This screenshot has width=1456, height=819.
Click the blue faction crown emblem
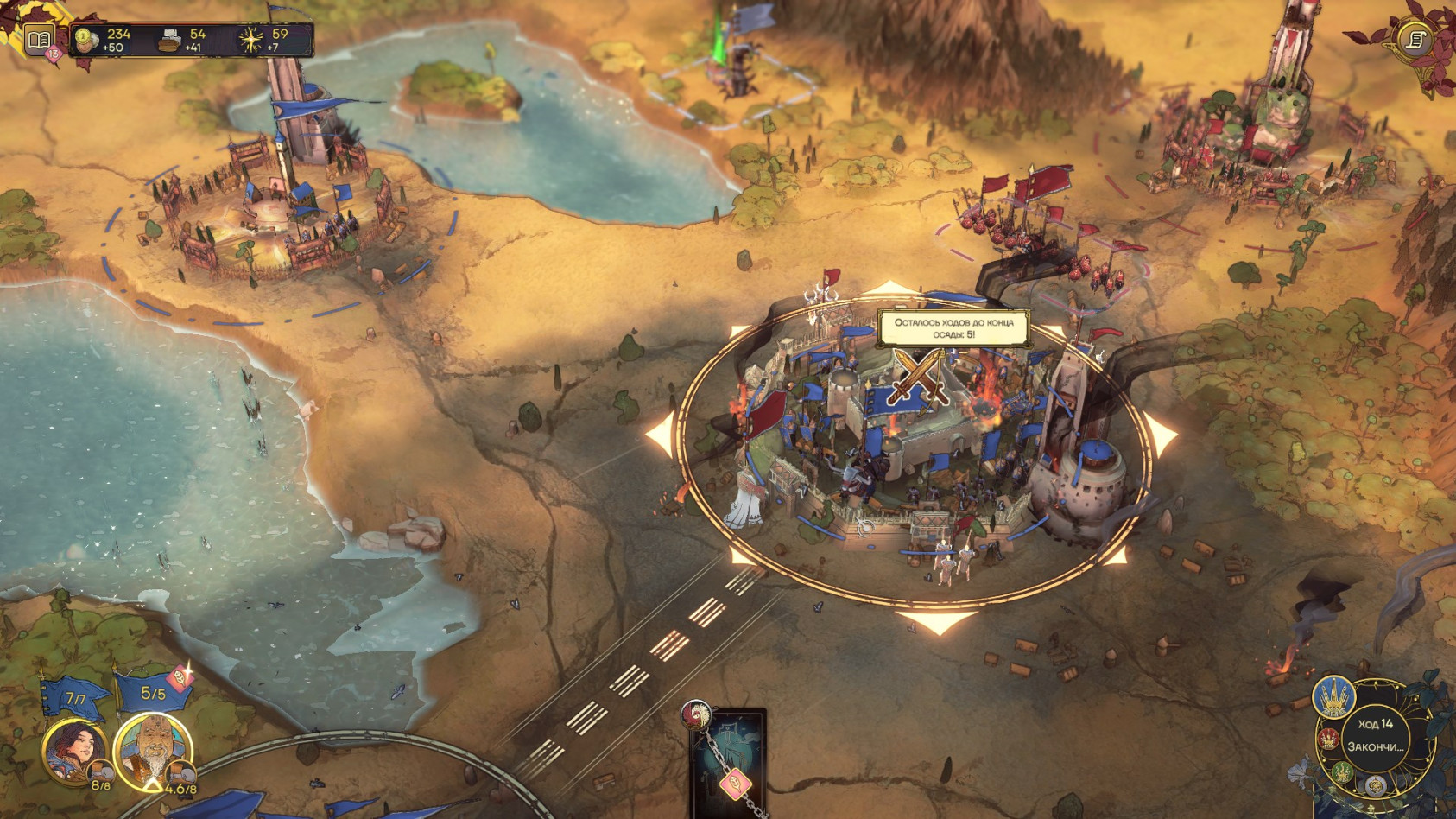pyautogui.click(x=1333, y=696)
